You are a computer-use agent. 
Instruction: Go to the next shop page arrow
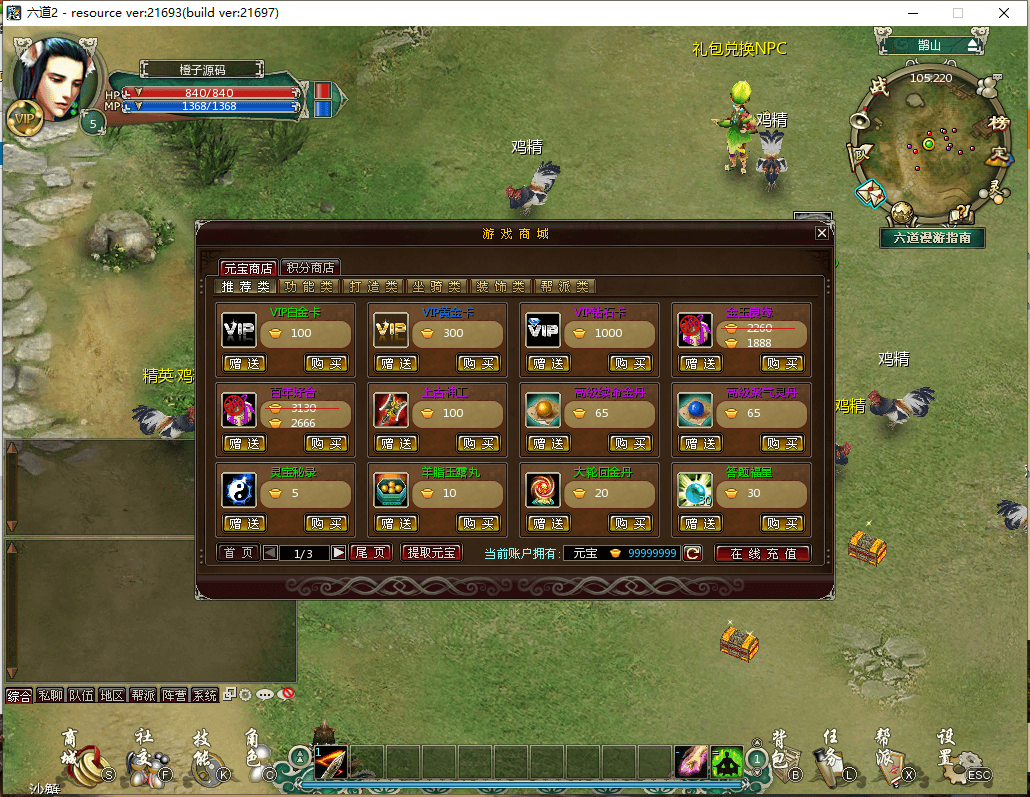click(x=339, y=553)
